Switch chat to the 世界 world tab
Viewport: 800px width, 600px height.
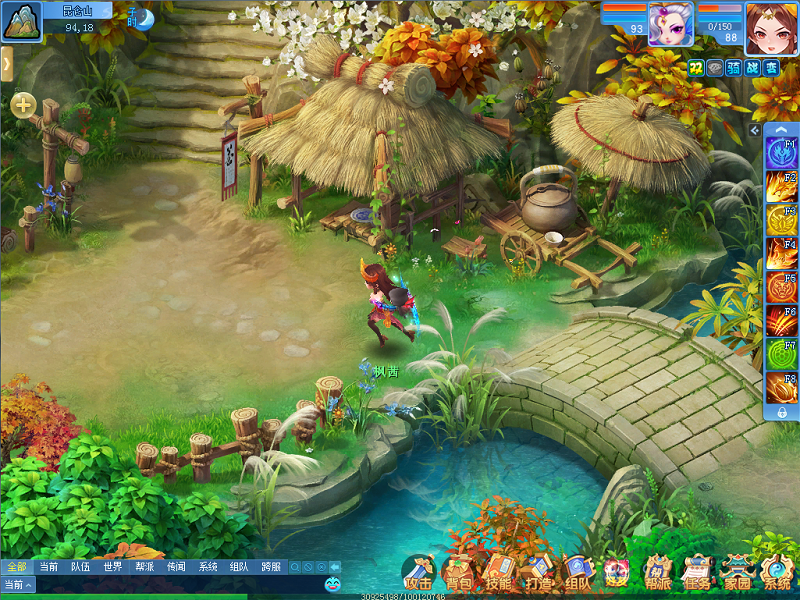pos(112,567)
